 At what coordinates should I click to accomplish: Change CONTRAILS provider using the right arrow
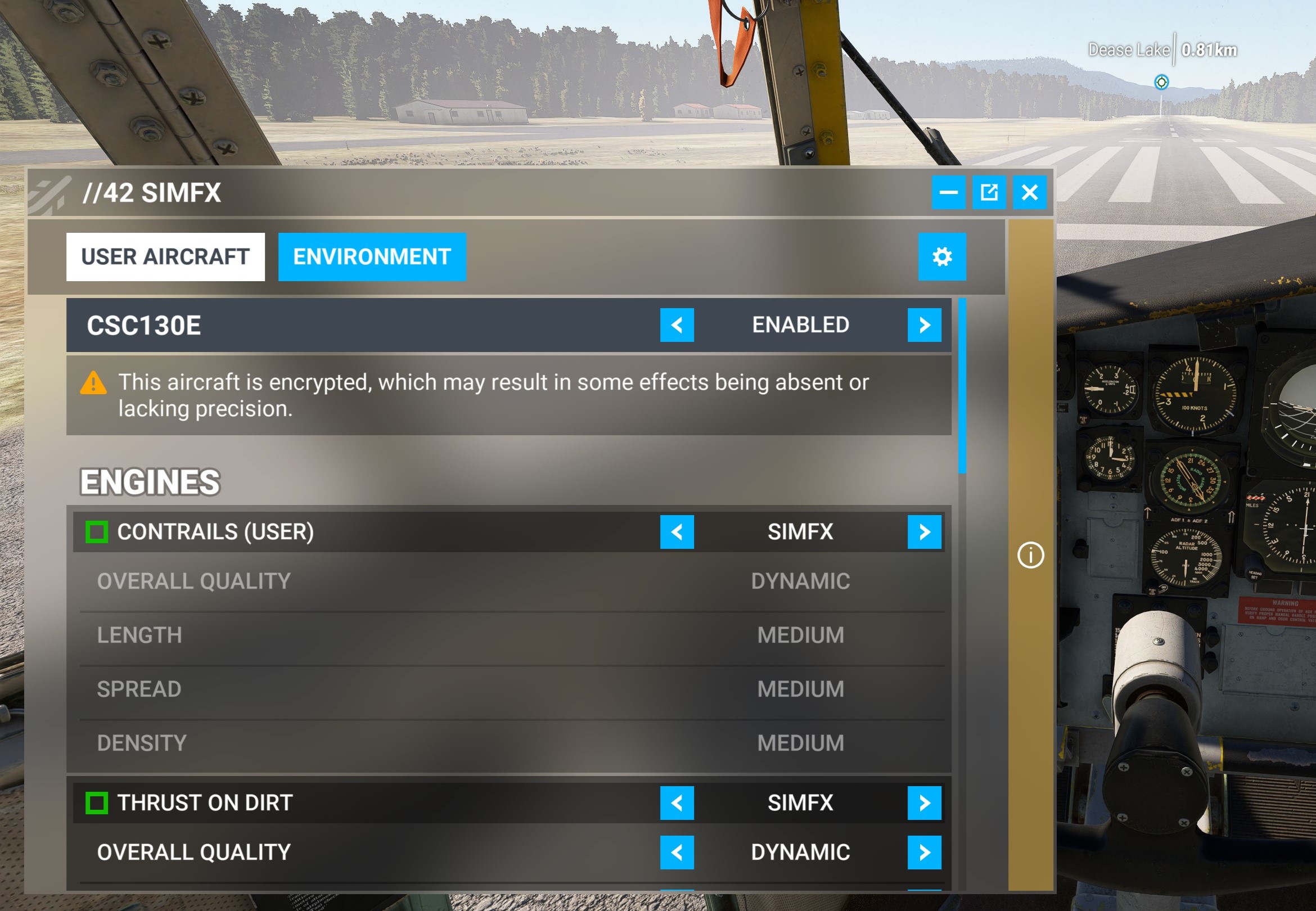point(923,532)
